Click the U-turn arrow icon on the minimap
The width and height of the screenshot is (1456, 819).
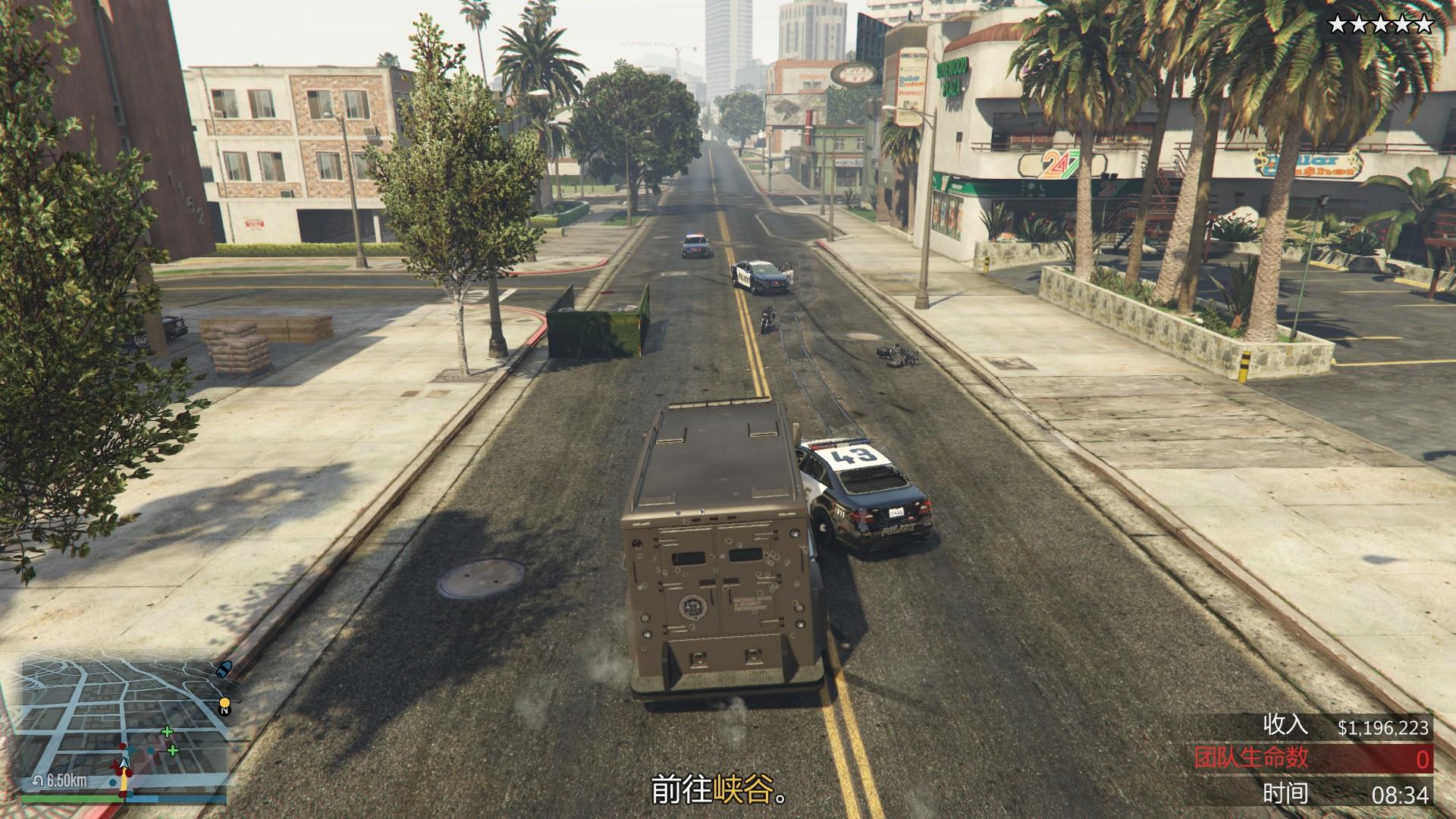[38, 780]
